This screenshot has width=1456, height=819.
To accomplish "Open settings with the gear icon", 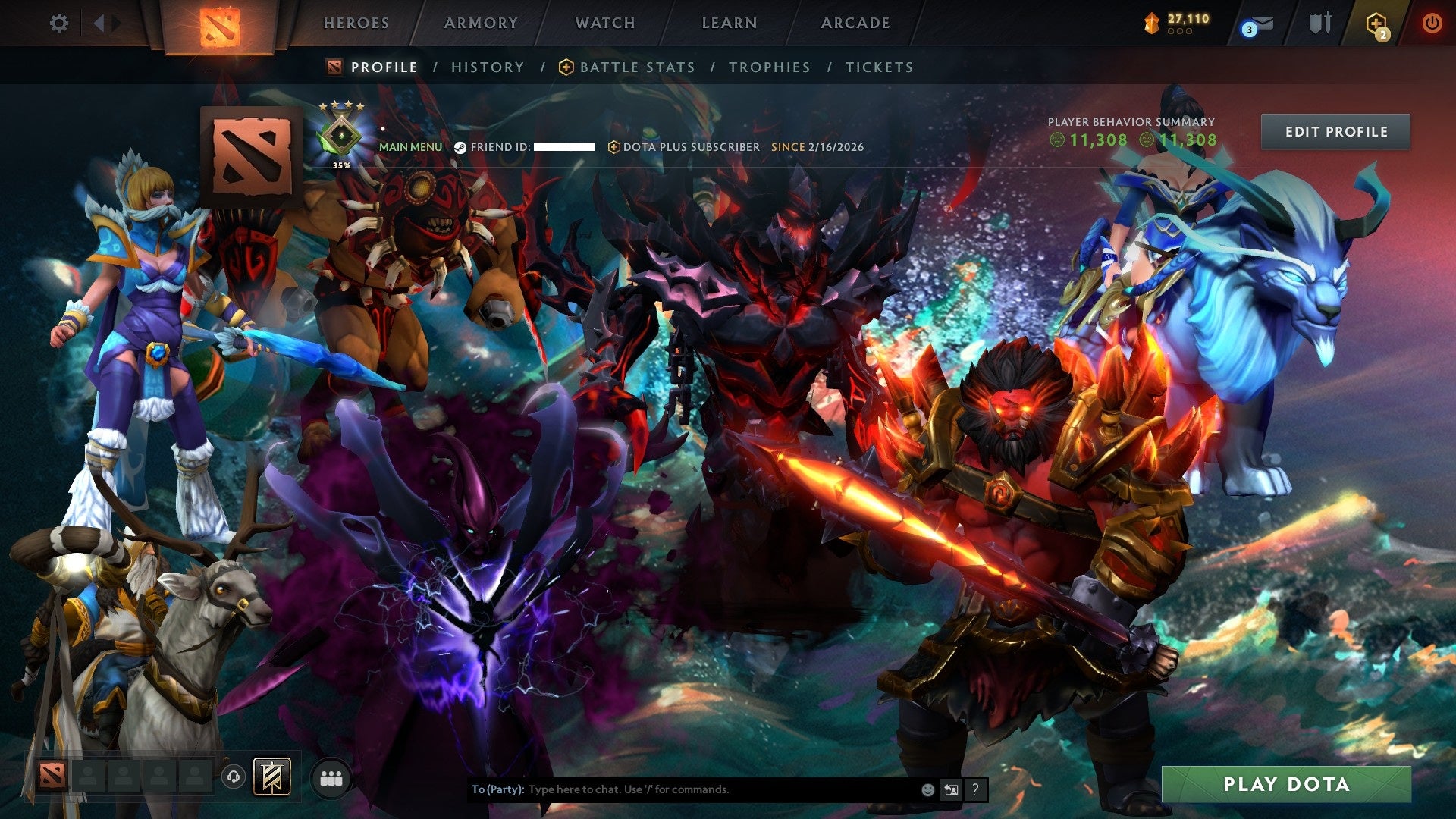I will (x=57, y=23).
